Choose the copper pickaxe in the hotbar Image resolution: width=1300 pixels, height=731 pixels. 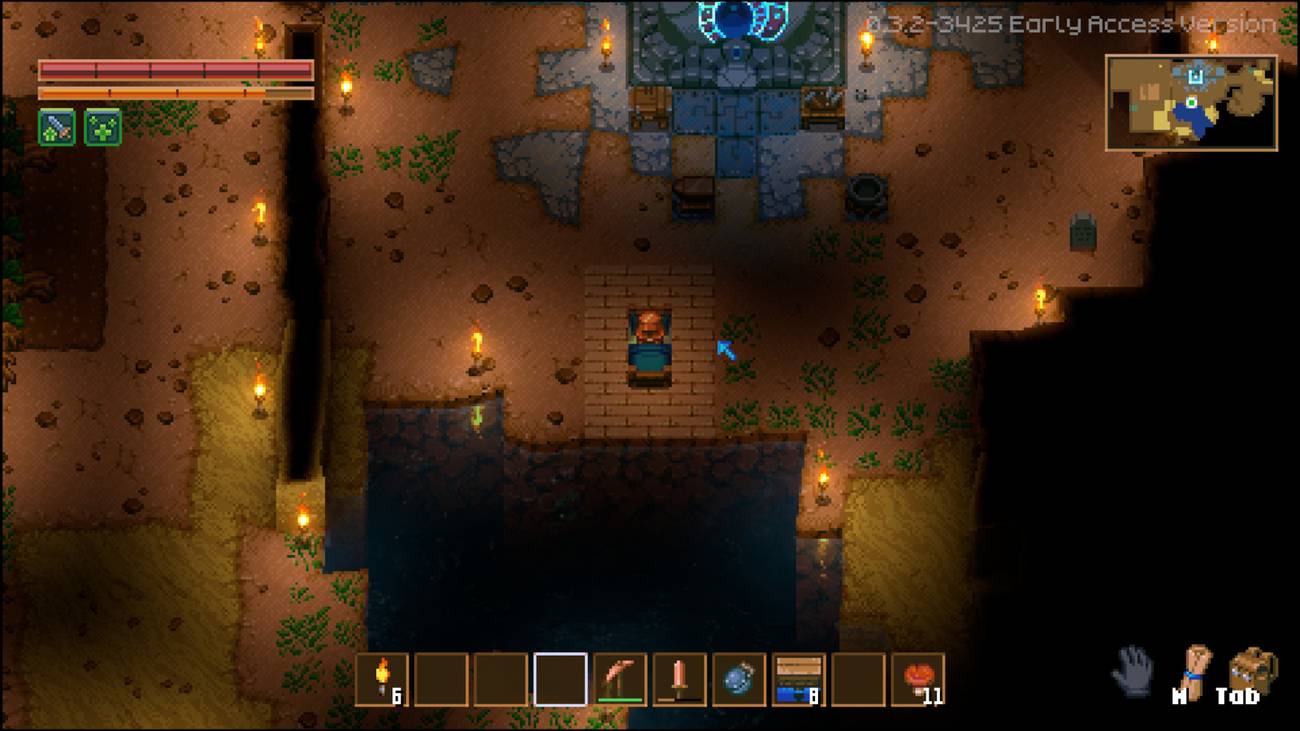pyautogui.click(x=620, y=680)
